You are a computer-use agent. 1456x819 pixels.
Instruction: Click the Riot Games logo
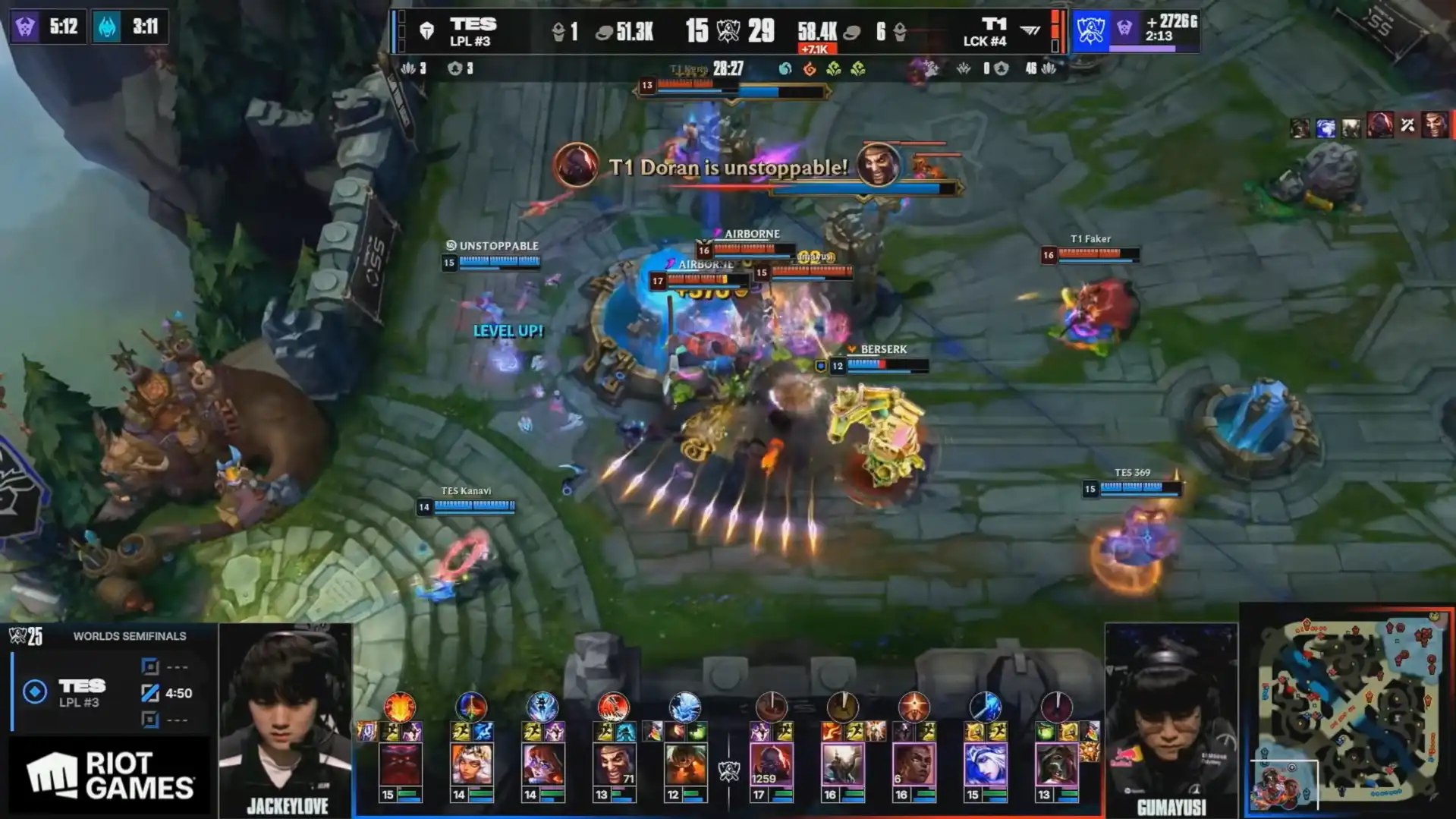pyautogui.click(x=110, y=775)
